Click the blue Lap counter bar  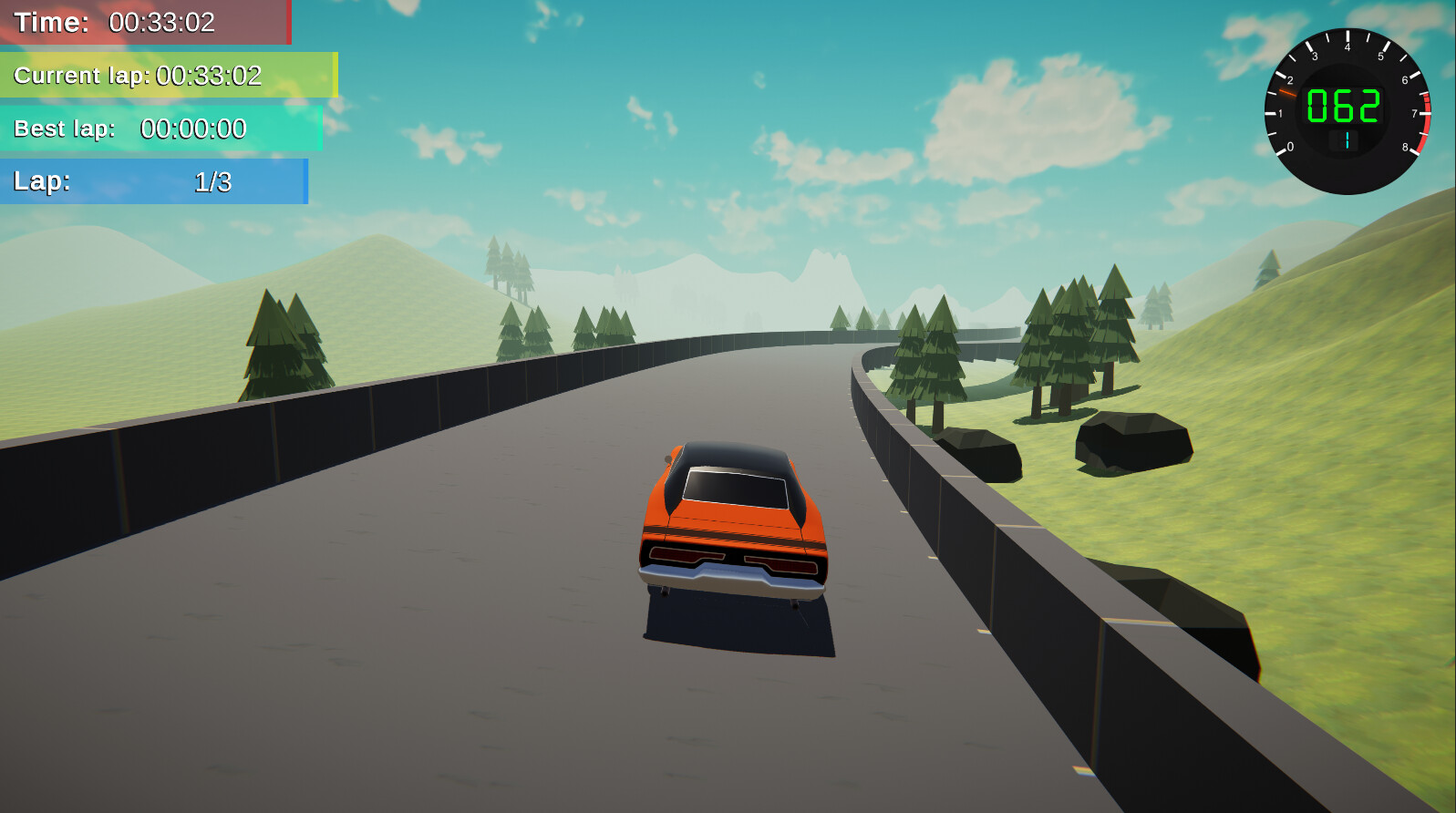click(155, 182)
